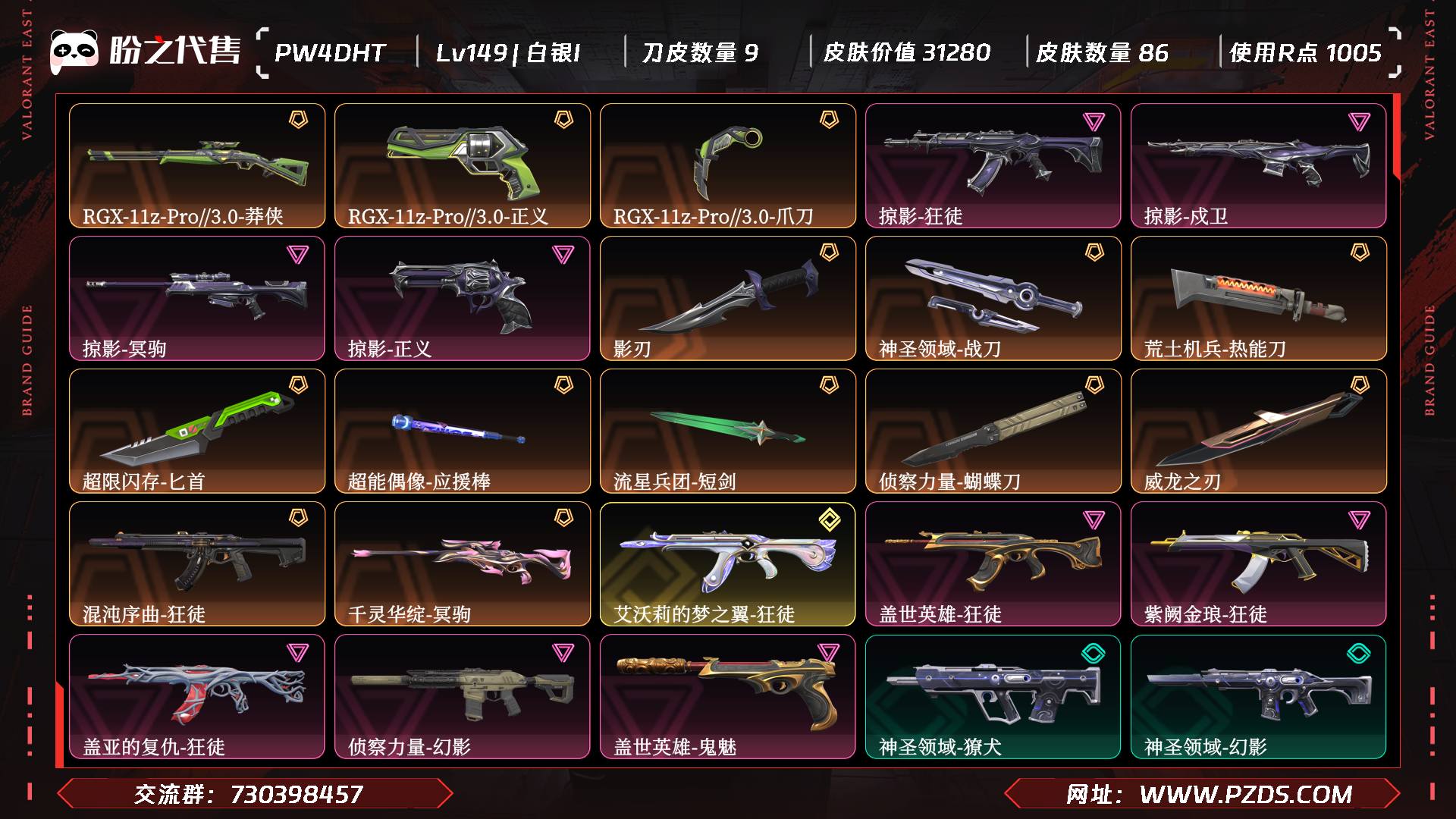The width and height of the screenshot is (1456, 819).
Task: Select the 流星兵团-短剑 green sword card
Action: [x=728, y=431]
